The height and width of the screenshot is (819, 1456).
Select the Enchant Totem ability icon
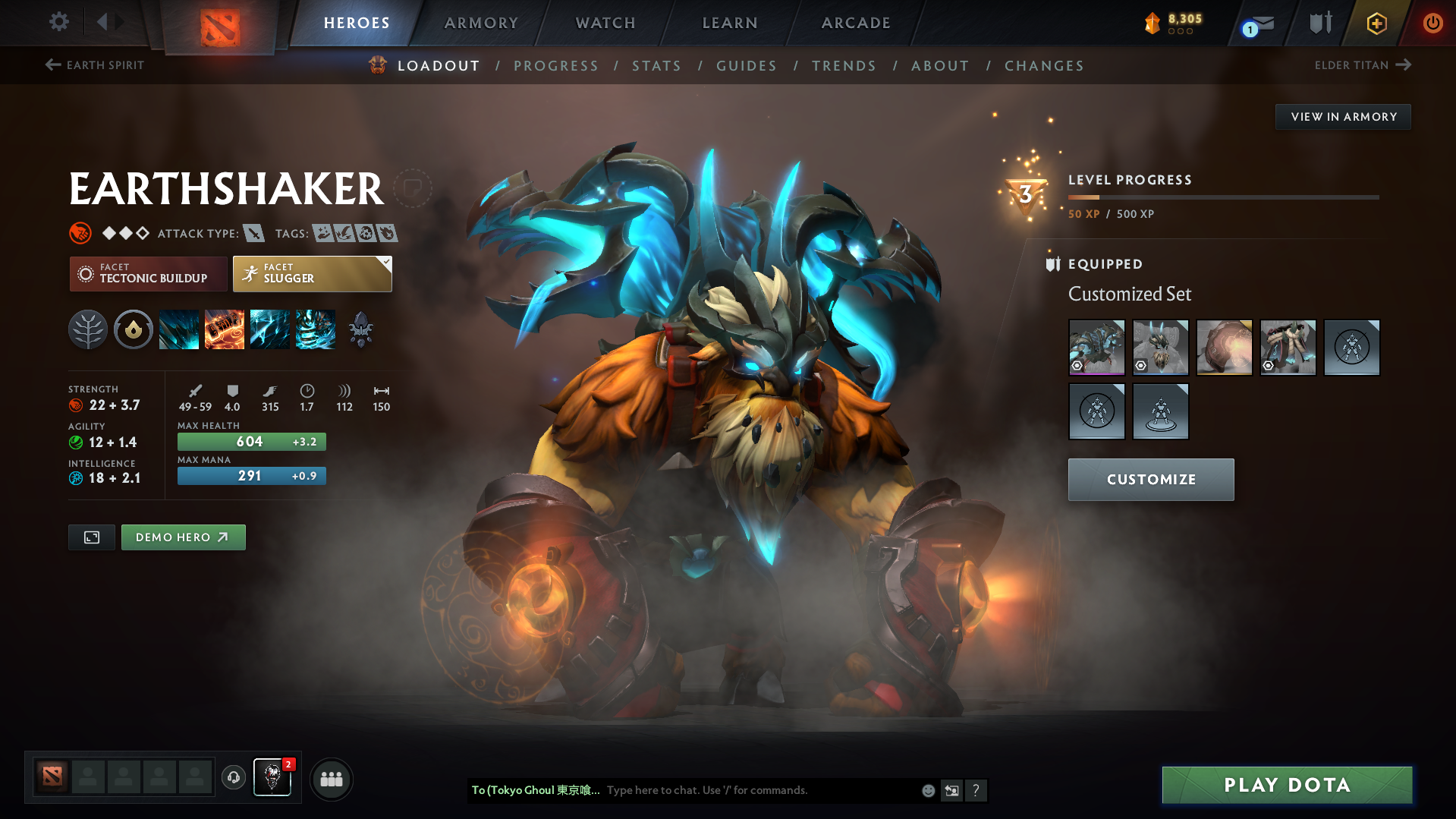(x=225, y=329)
